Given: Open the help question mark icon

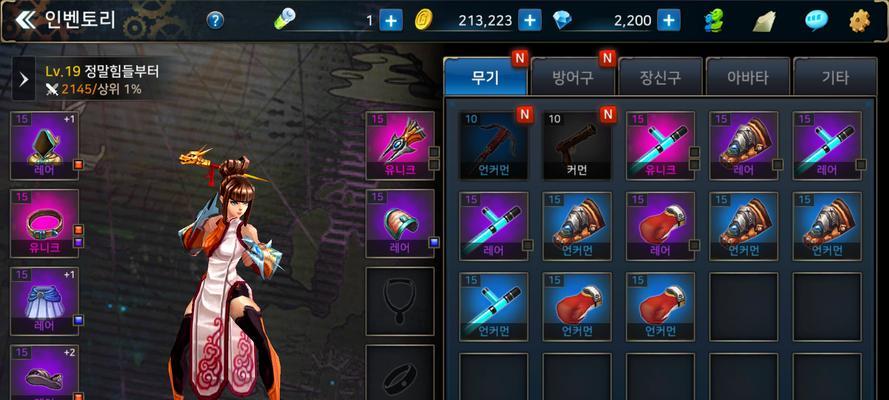Looking at the screenshot, I should (215, 20).
